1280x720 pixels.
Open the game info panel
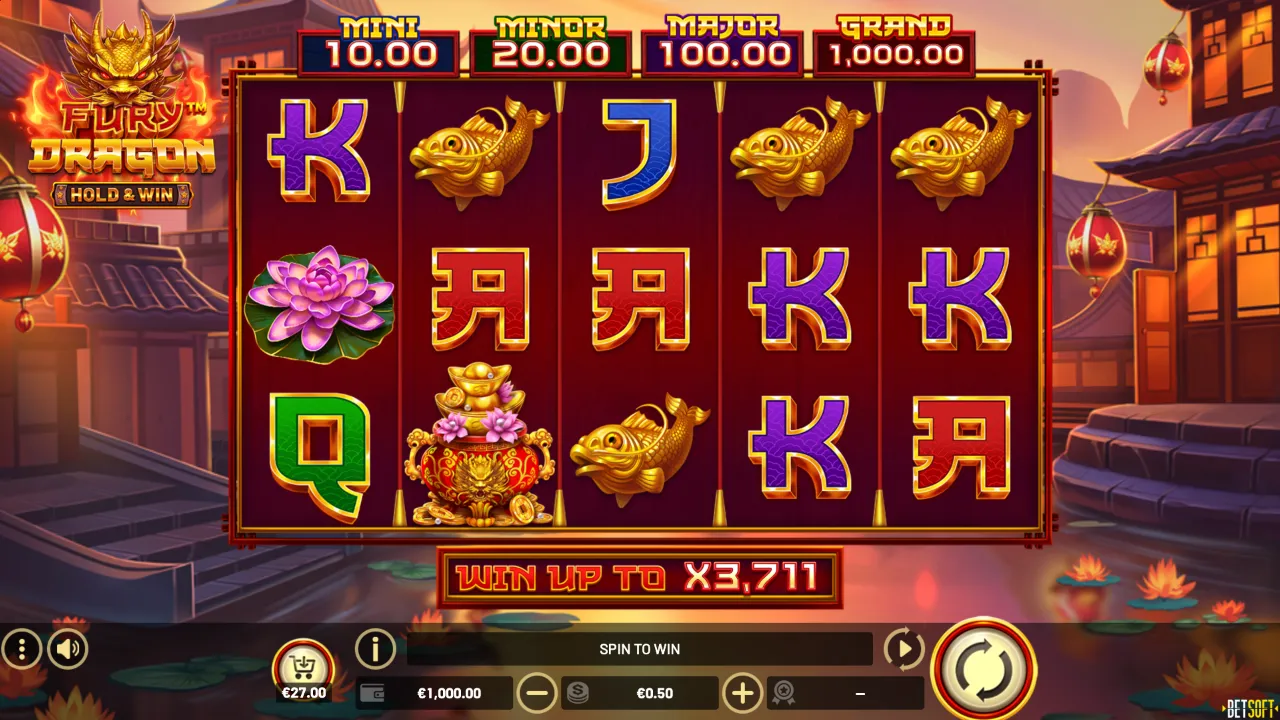click(x=375, y=649)
